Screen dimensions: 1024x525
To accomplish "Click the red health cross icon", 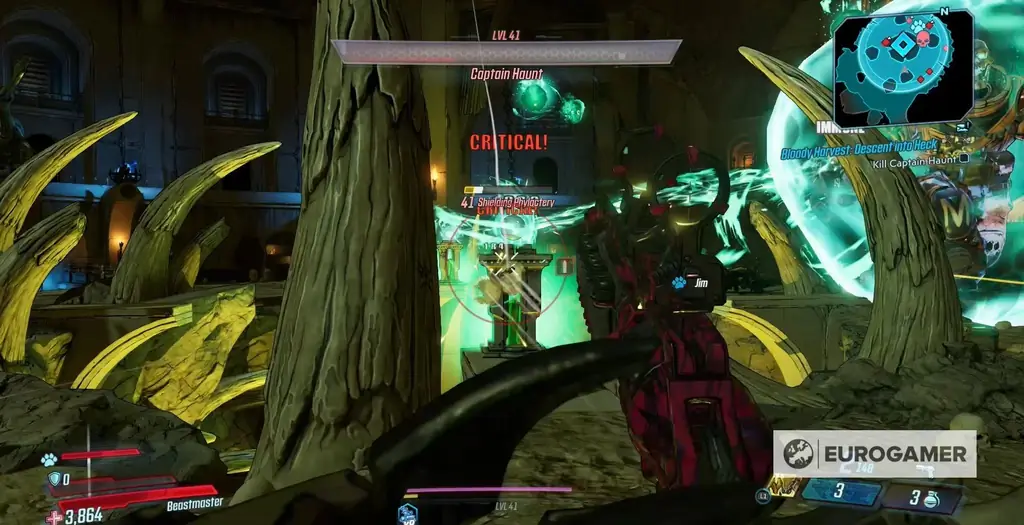I will pyautogui.click(x=54, y=516).
